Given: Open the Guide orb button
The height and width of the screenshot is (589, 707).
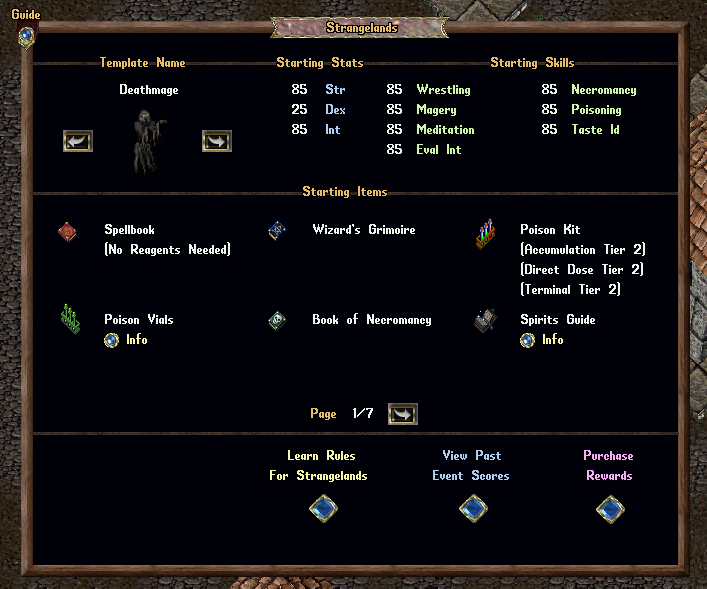Looking at the screenshot, I should point(26,36).
